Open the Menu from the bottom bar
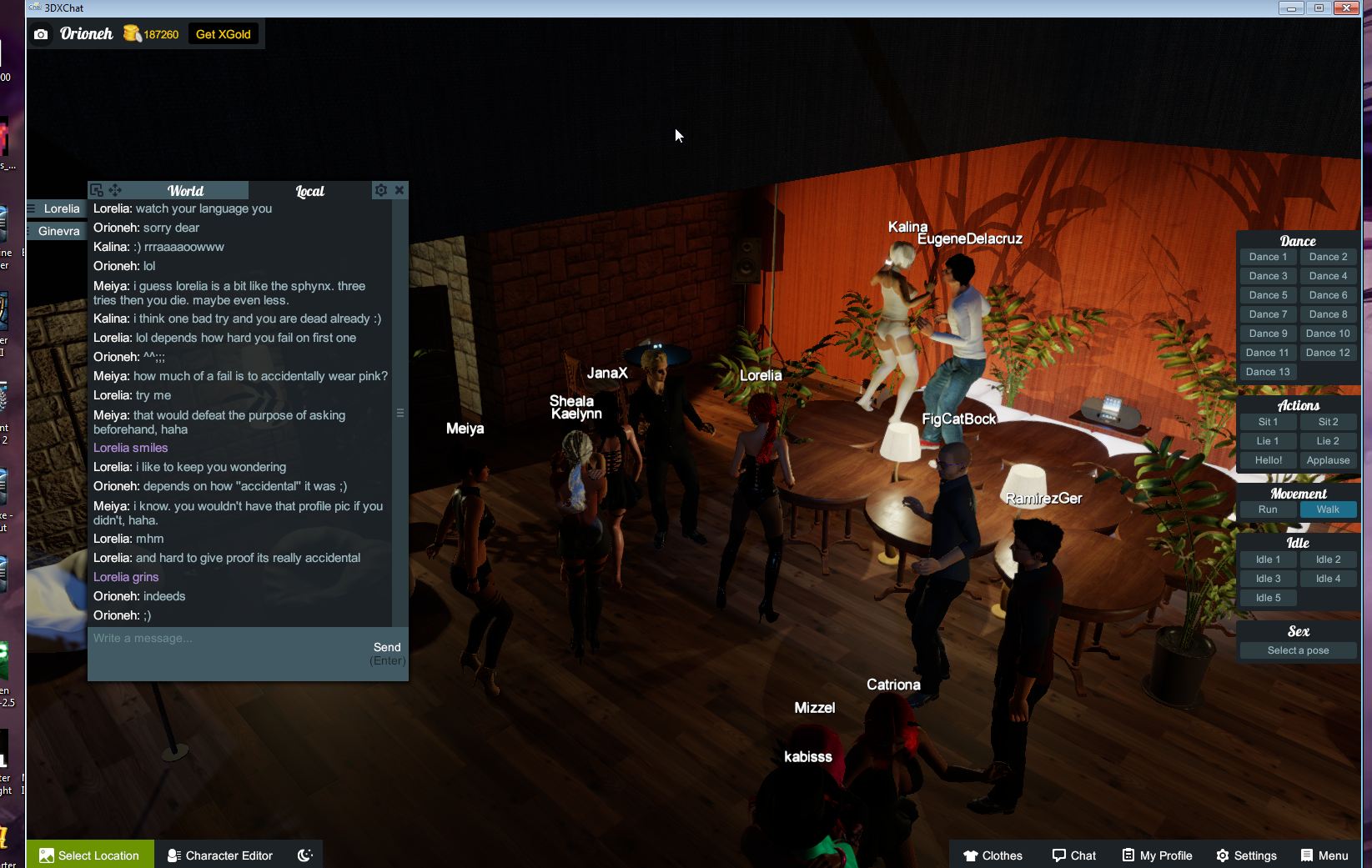 click(1324, 855)
